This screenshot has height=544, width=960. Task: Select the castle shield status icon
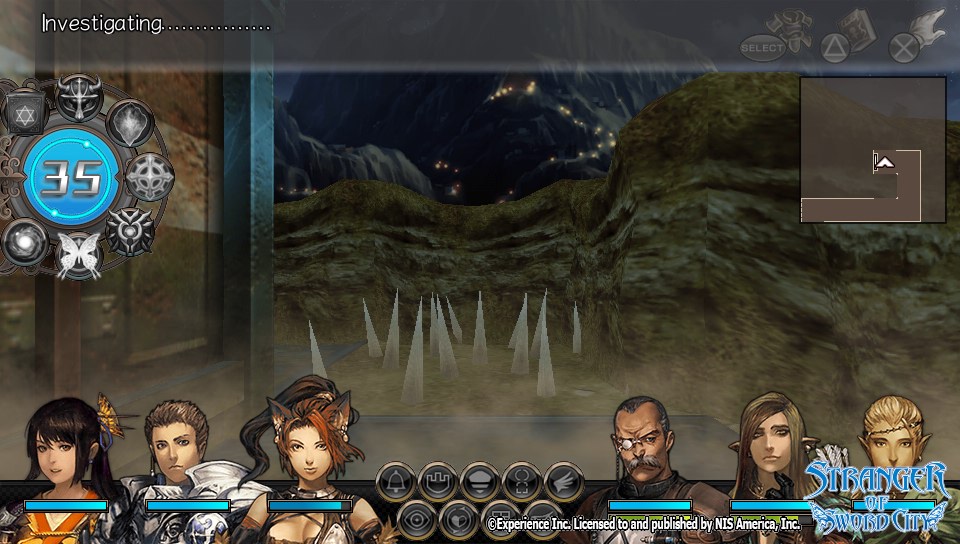[x=437, y=482]
